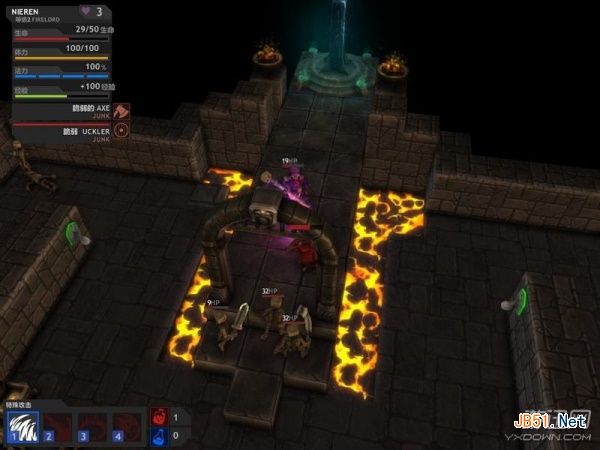Select ability slot number 3
600x450 pixels.
[x=92, y=425]
